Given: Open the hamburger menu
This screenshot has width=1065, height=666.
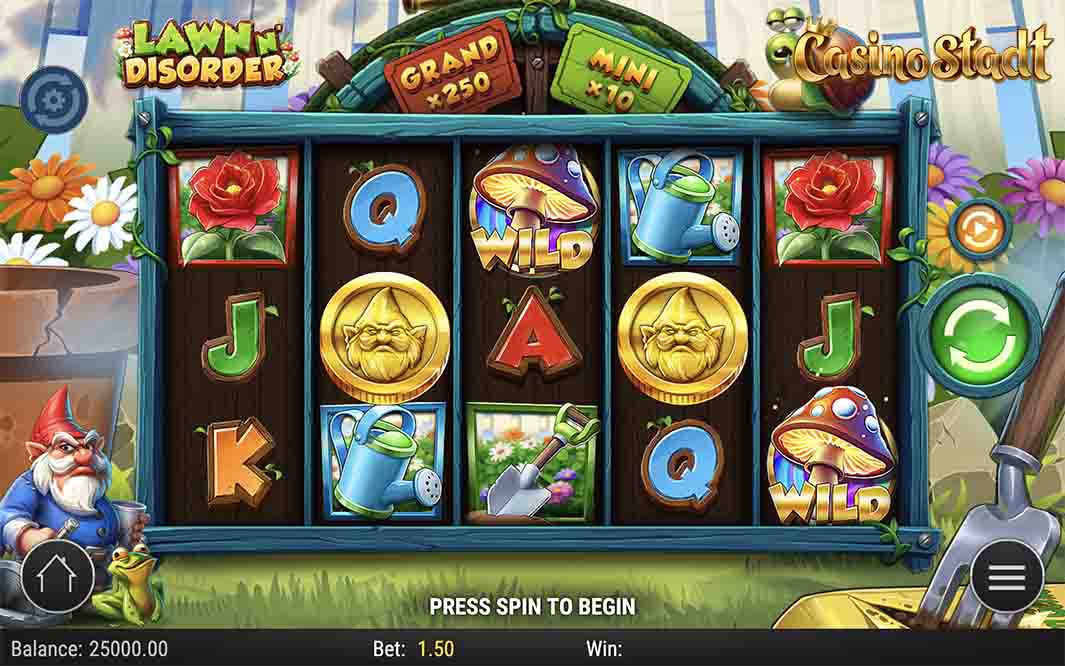Looking at the screenshot, I should (1006, 576).
